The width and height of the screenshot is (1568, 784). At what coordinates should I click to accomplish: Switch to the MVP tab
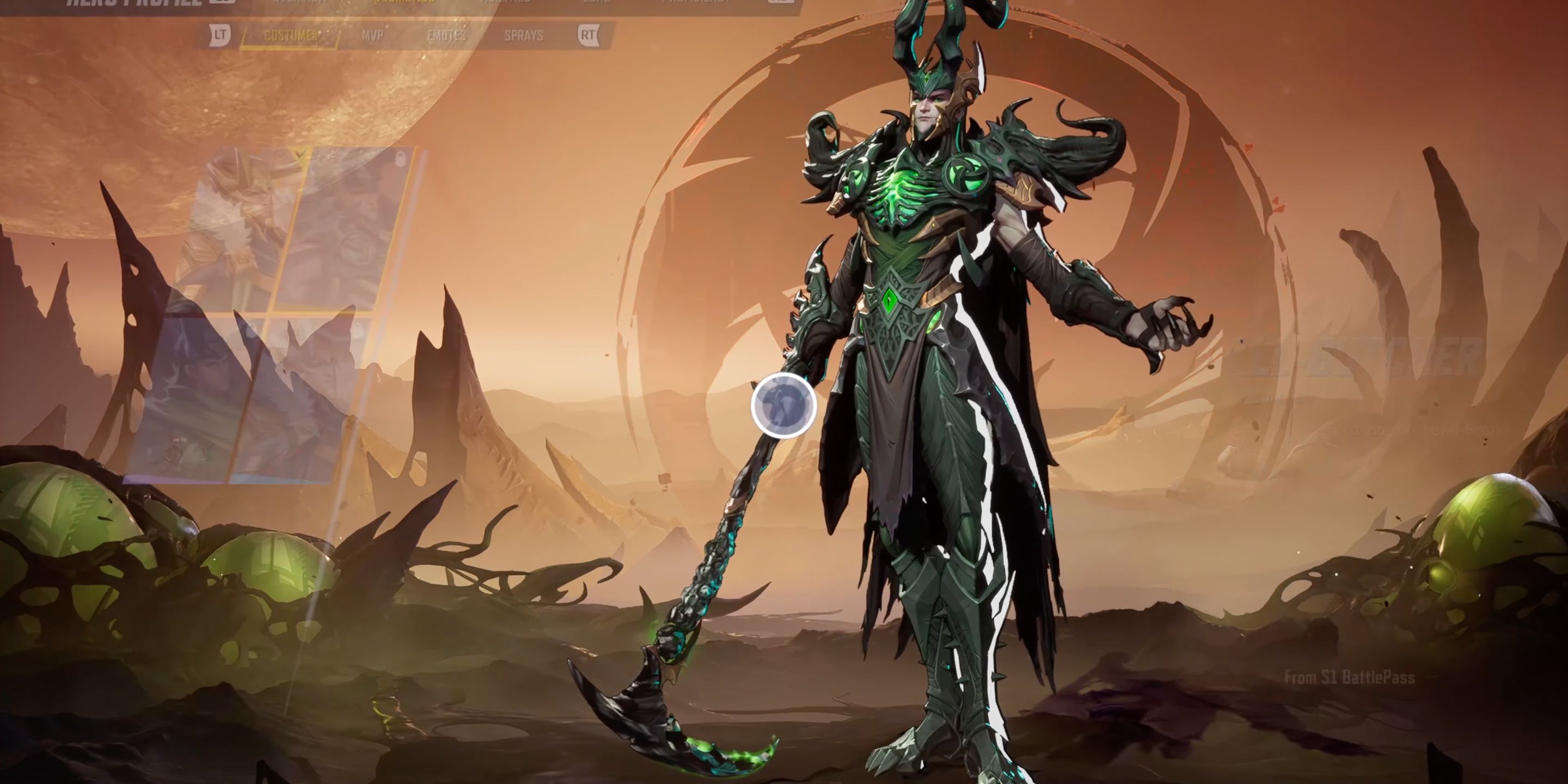click(x=372, y=36)
